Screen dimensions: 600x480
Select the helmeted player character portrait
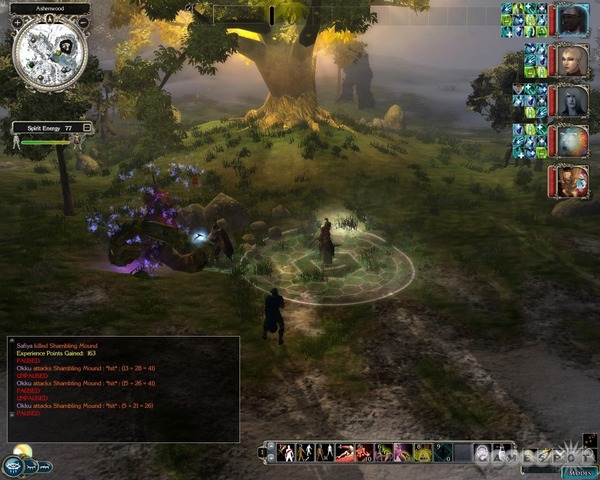(x=573, y=19)
